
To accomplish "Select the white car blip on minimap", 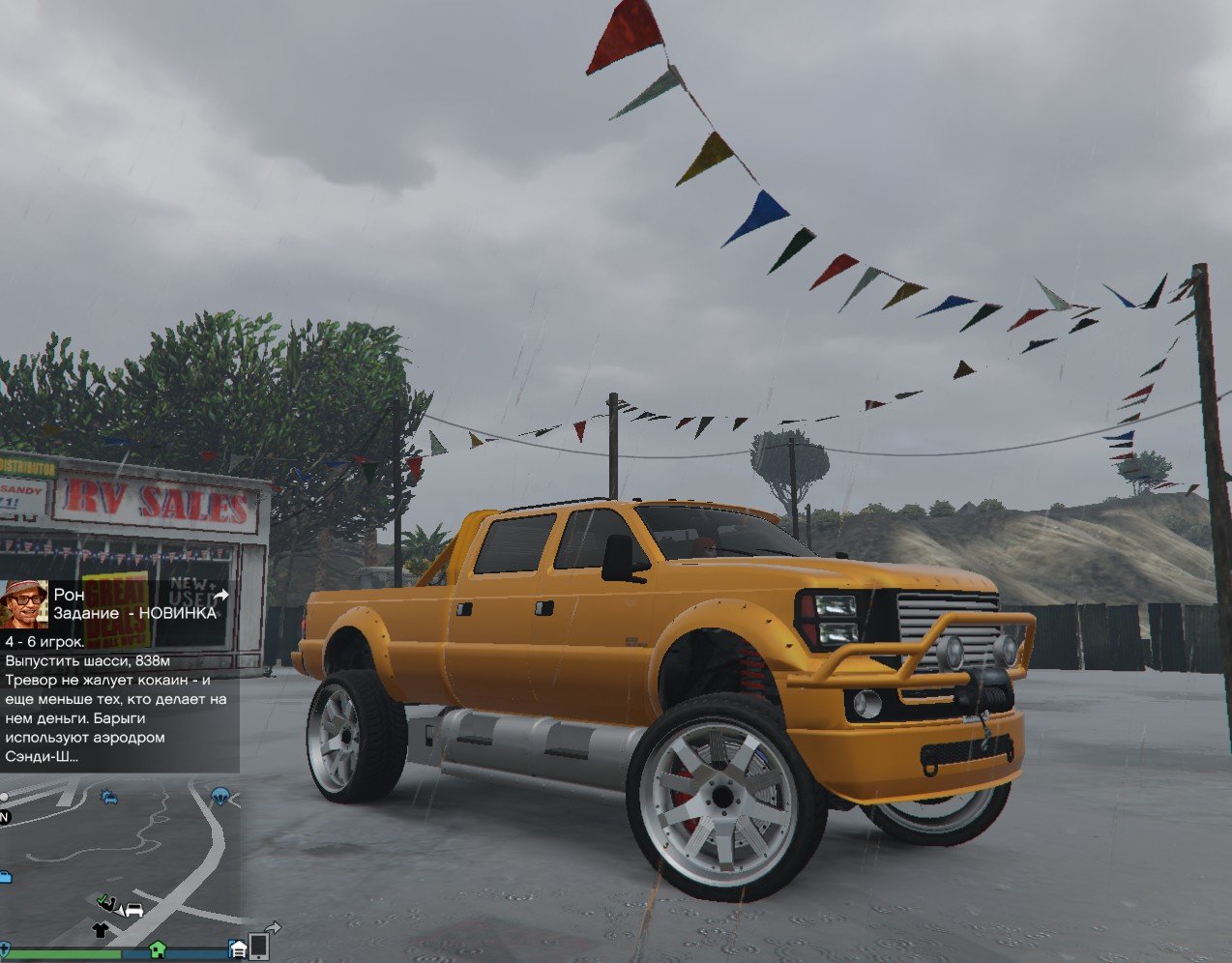I will coord(133,910).
